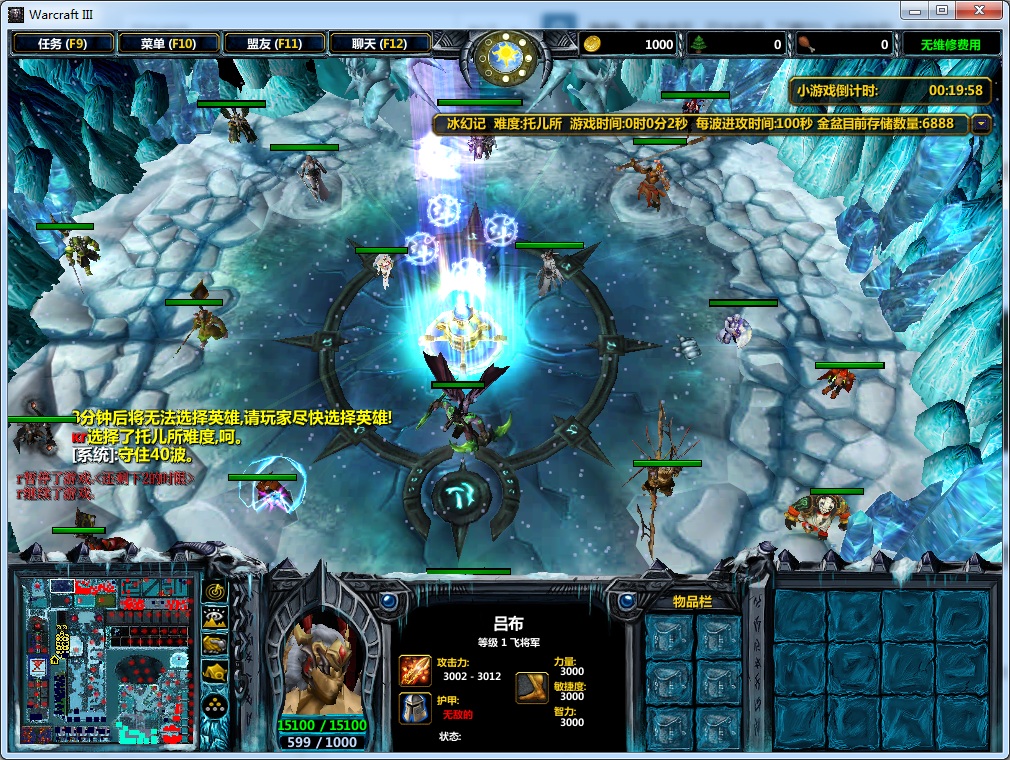
Task: Click the attack power sword icon
Action: tap(415, 670)
